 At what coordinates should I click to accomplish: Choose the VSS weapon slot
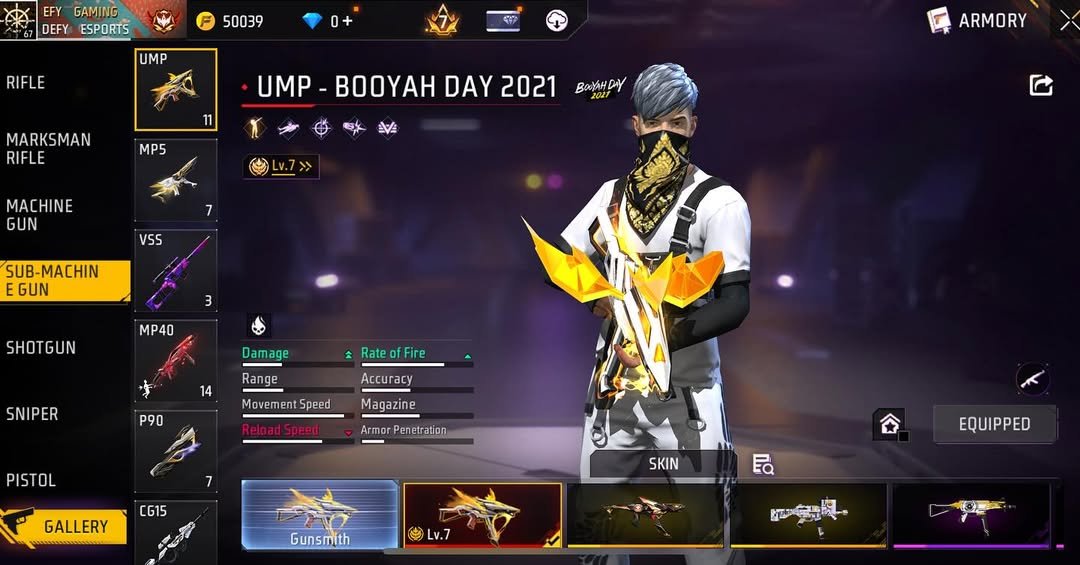coord(176,270)
